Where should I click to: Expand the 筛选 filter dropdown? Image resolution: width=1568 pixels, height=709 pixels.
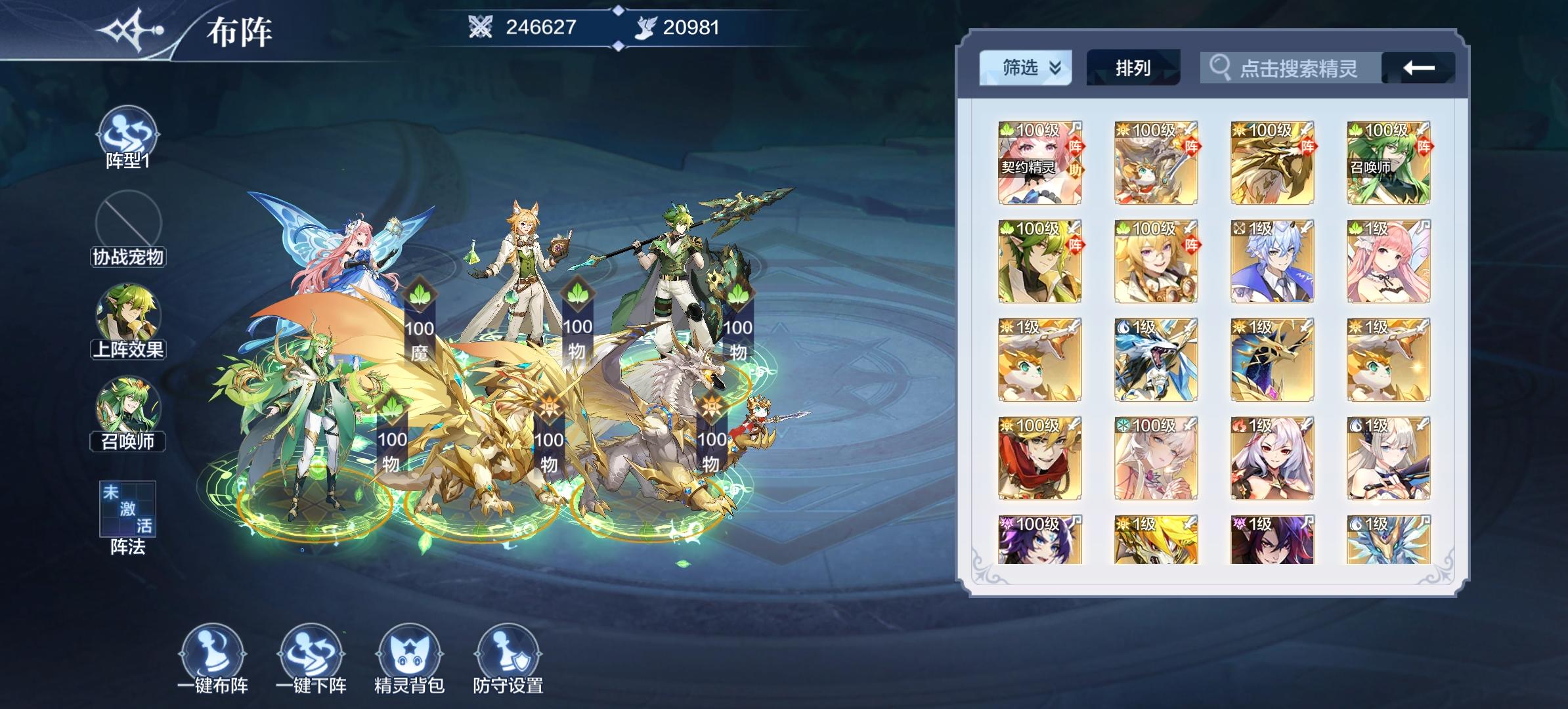coord(1025,68)
